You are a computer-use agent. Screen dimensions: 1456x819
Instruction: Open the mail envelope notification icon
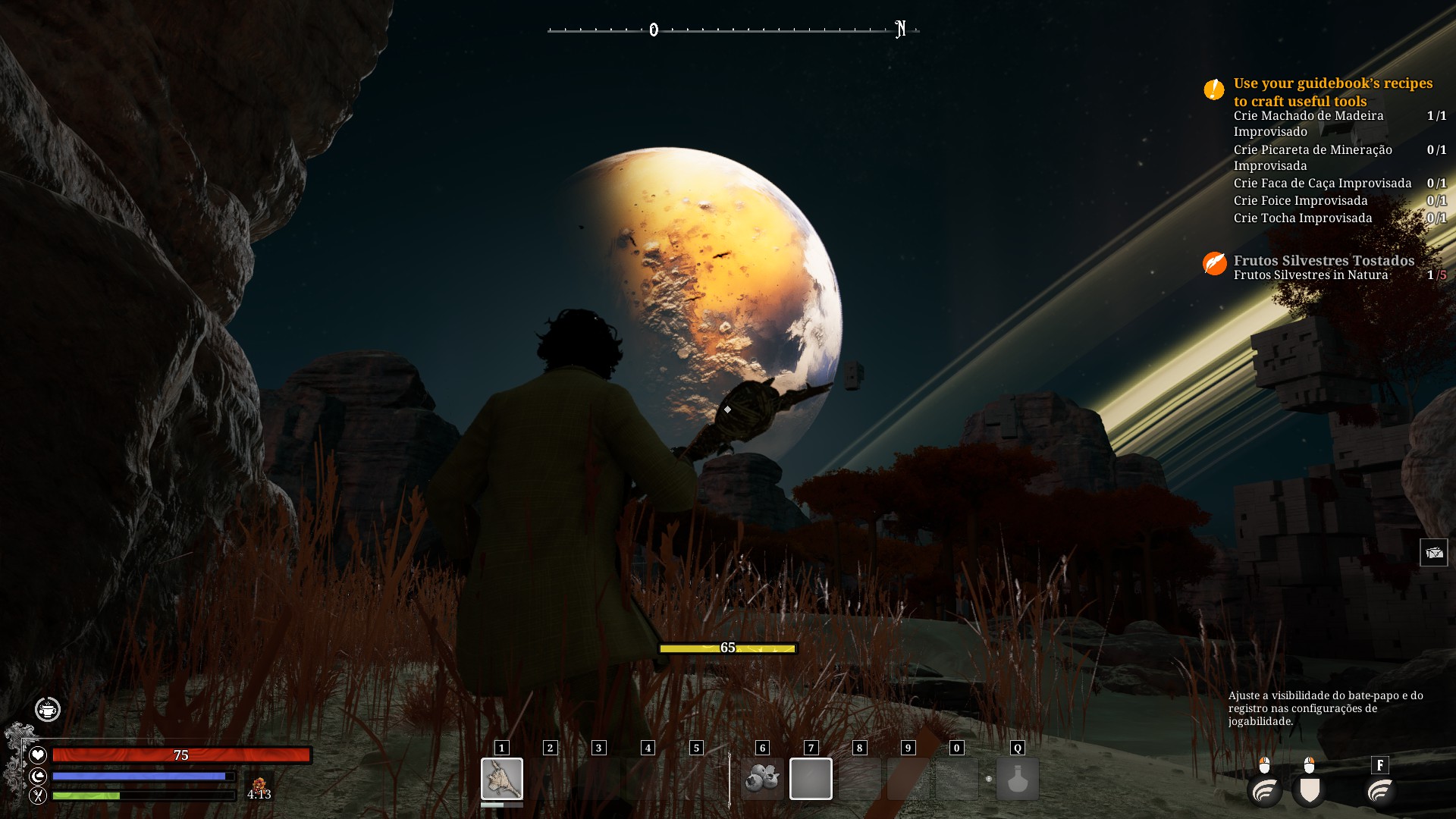[x=1433, y=553]
